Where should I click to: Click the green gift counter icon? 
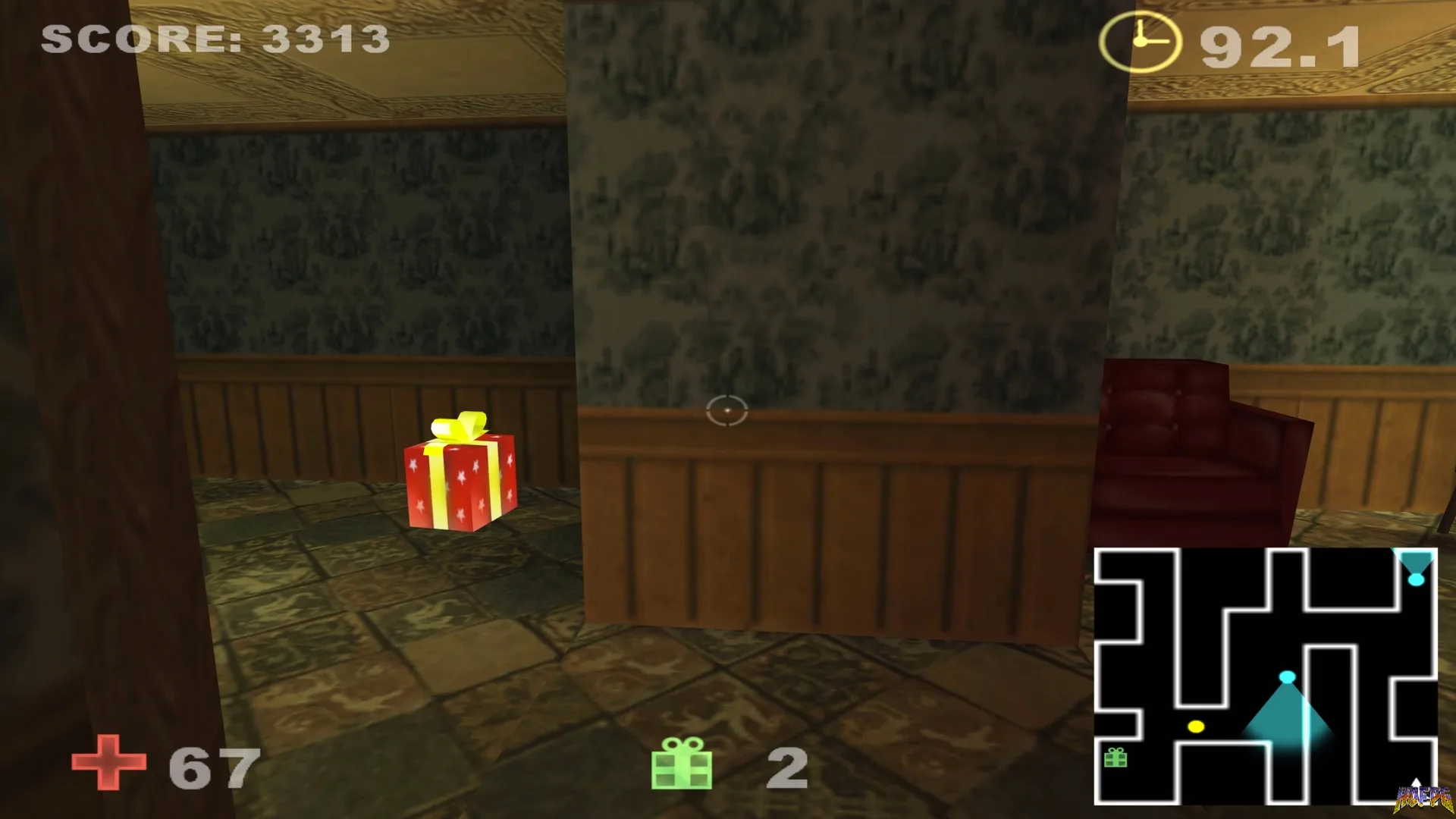coord(682,768)
